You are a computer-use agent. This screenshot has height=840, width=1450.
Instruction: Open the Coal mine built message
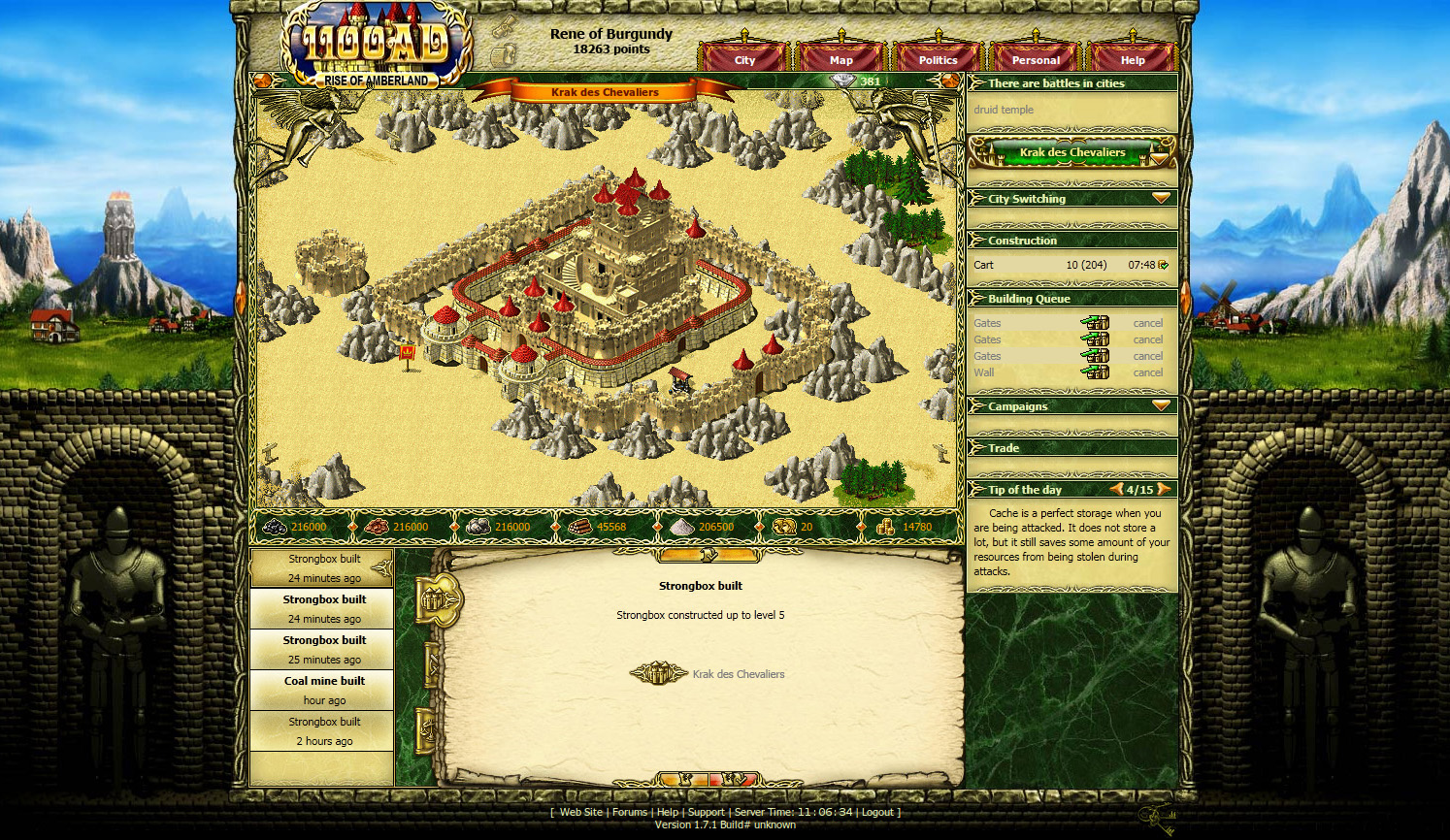point(324,690)
